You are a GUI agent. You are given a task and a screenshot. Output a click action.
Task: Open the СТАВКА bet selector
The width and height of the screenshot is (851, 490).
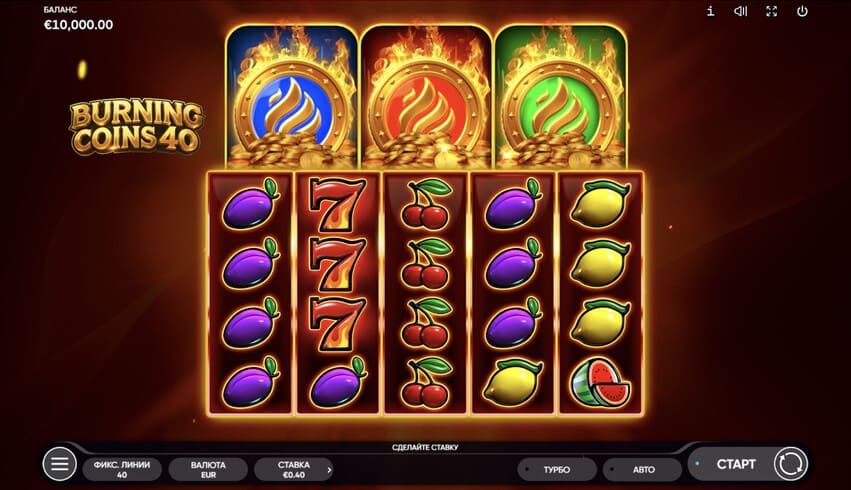coord(293,469)
